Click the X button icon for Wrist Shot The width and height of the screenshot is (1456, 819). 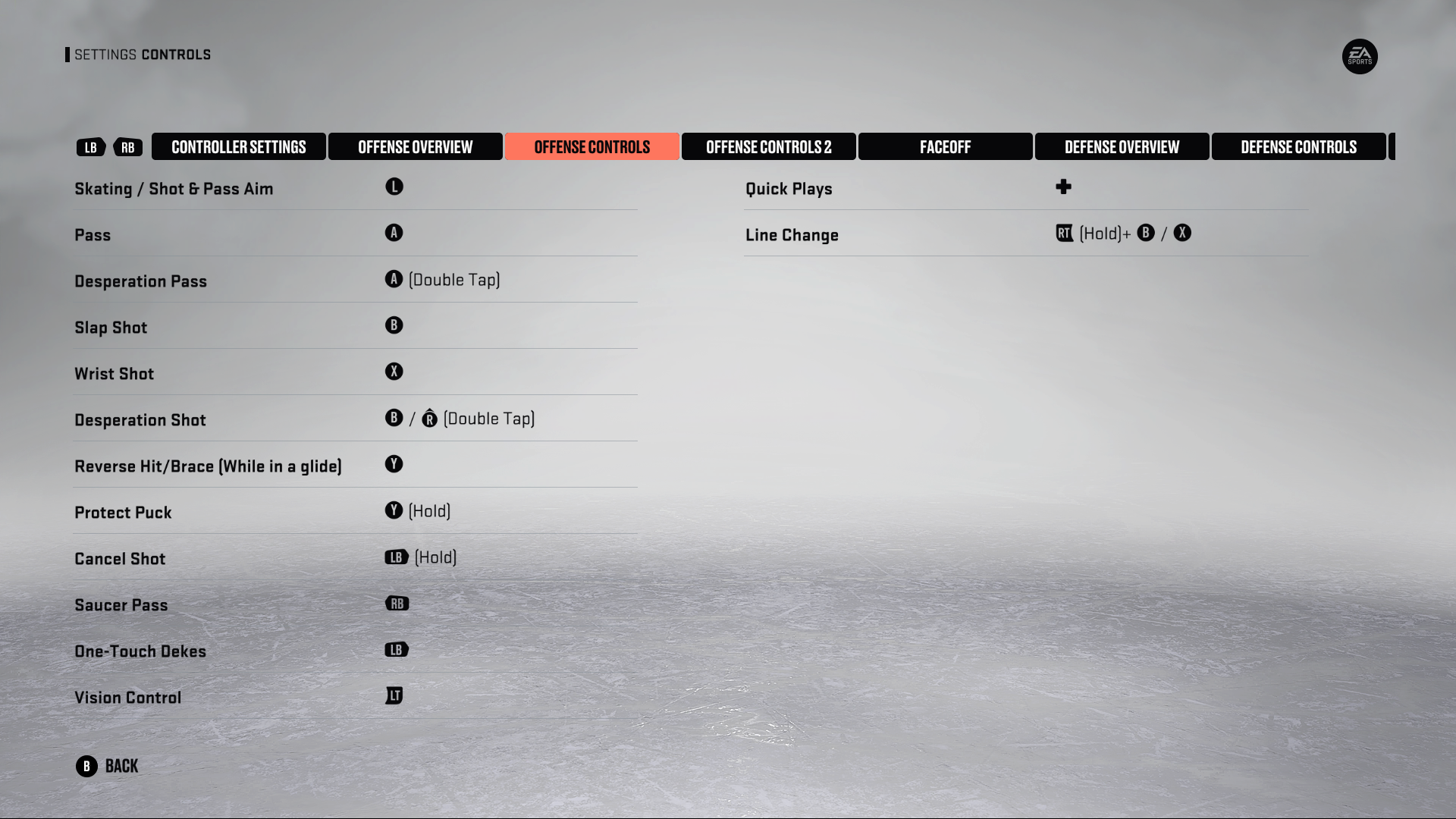coord(394,372)
